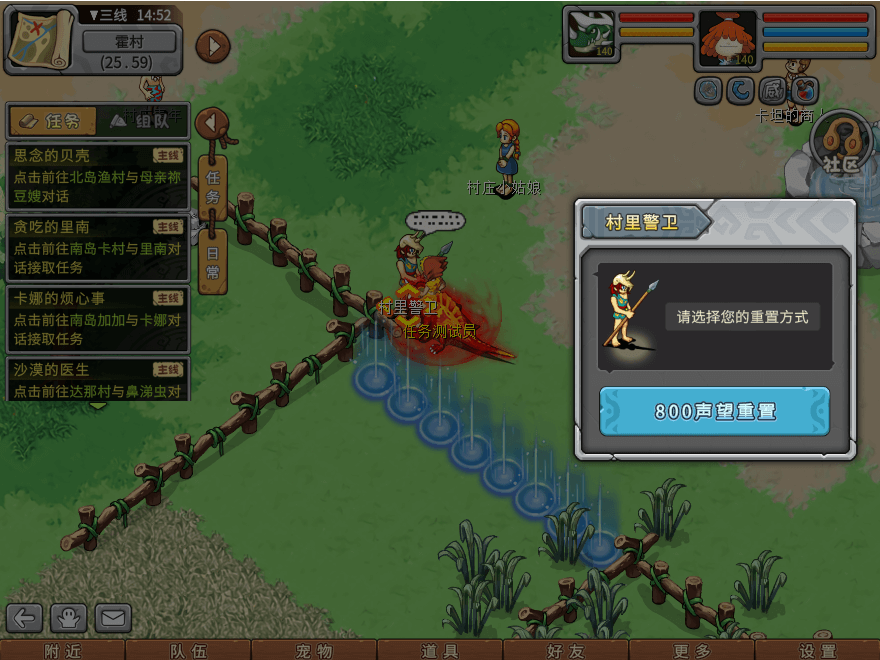Click the crescent moon status icon
880x660 pixels.
740,91
